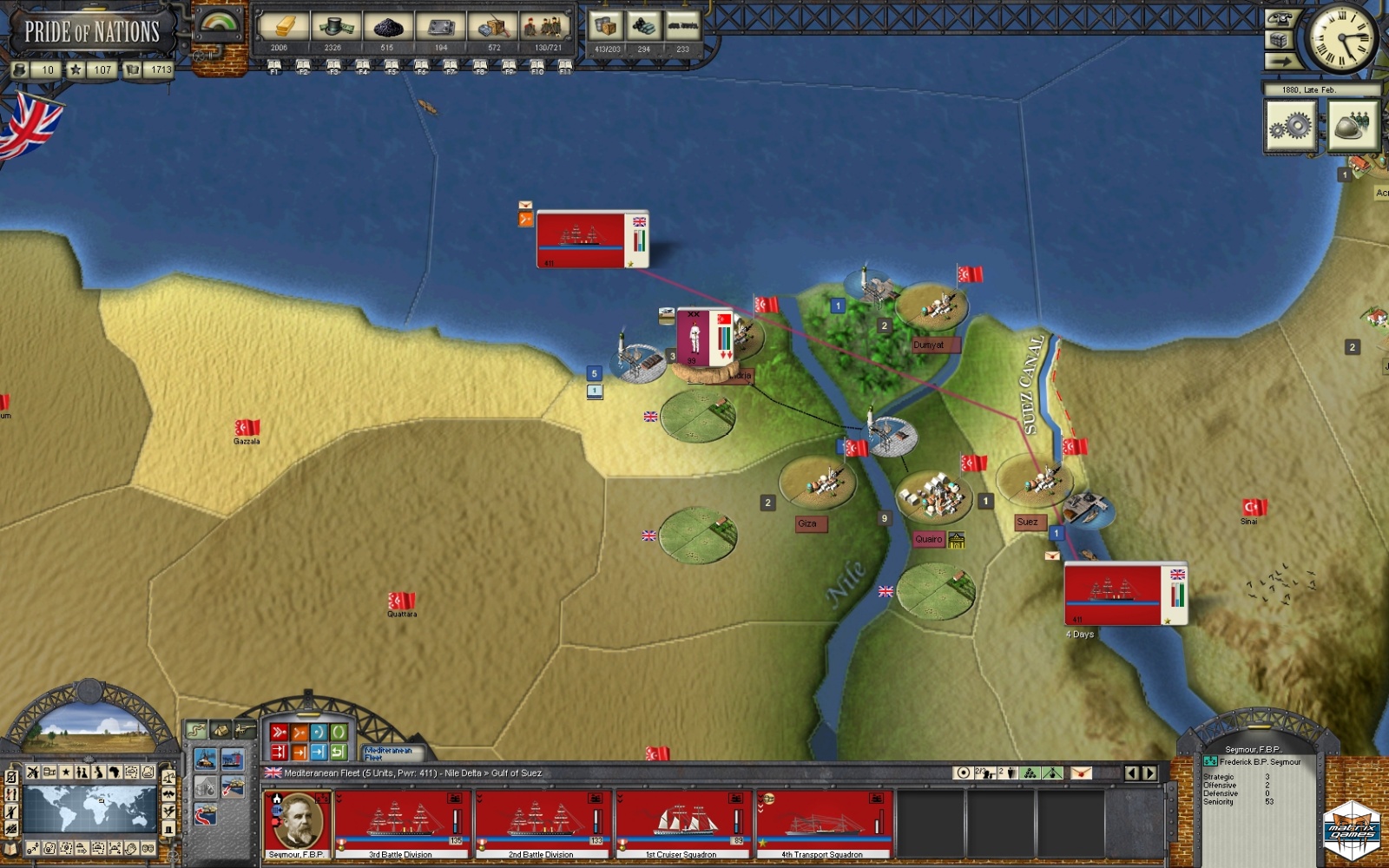Toggle the Africa map filter icon
The image size is (1389, 868).
click(114, 772)
